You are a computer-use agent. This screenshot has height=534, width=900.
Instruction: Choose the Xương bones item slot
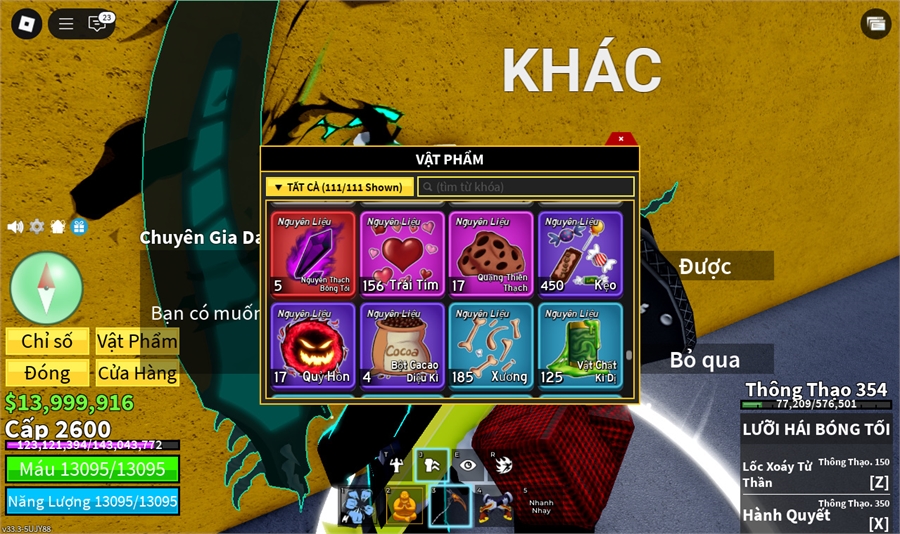tap(491, 345)
